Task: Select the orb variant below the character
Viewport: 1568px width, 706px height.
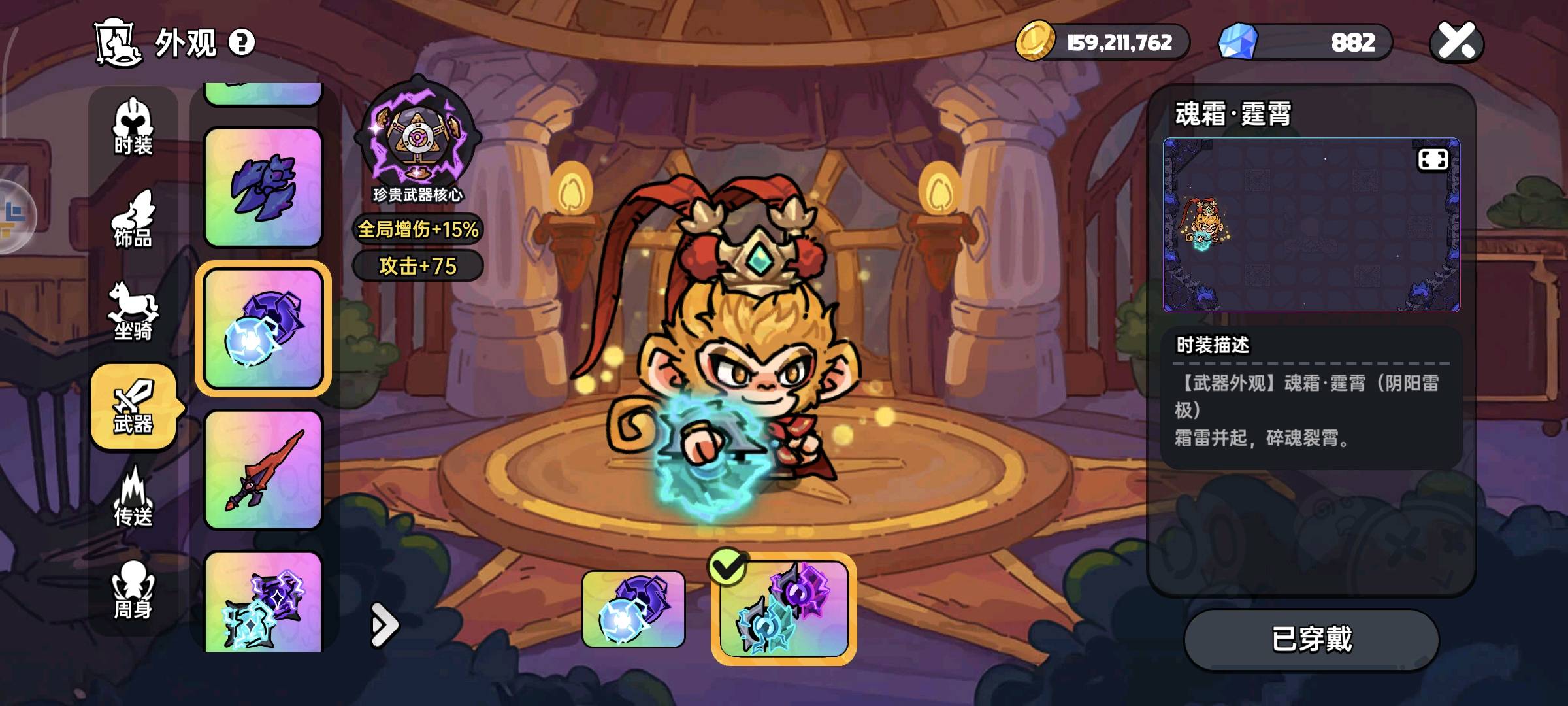Action: click(x=633, y=609)
